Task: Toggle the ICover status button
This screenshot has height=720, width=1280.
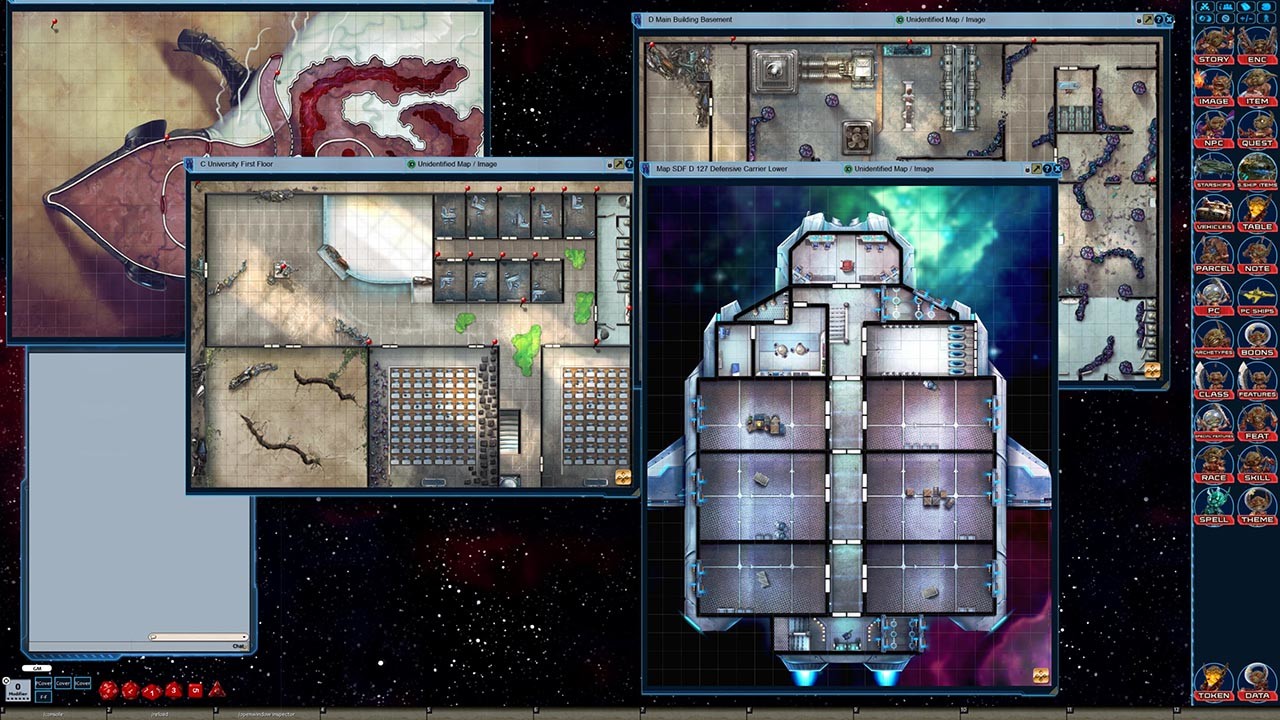Action: [82, 683]
